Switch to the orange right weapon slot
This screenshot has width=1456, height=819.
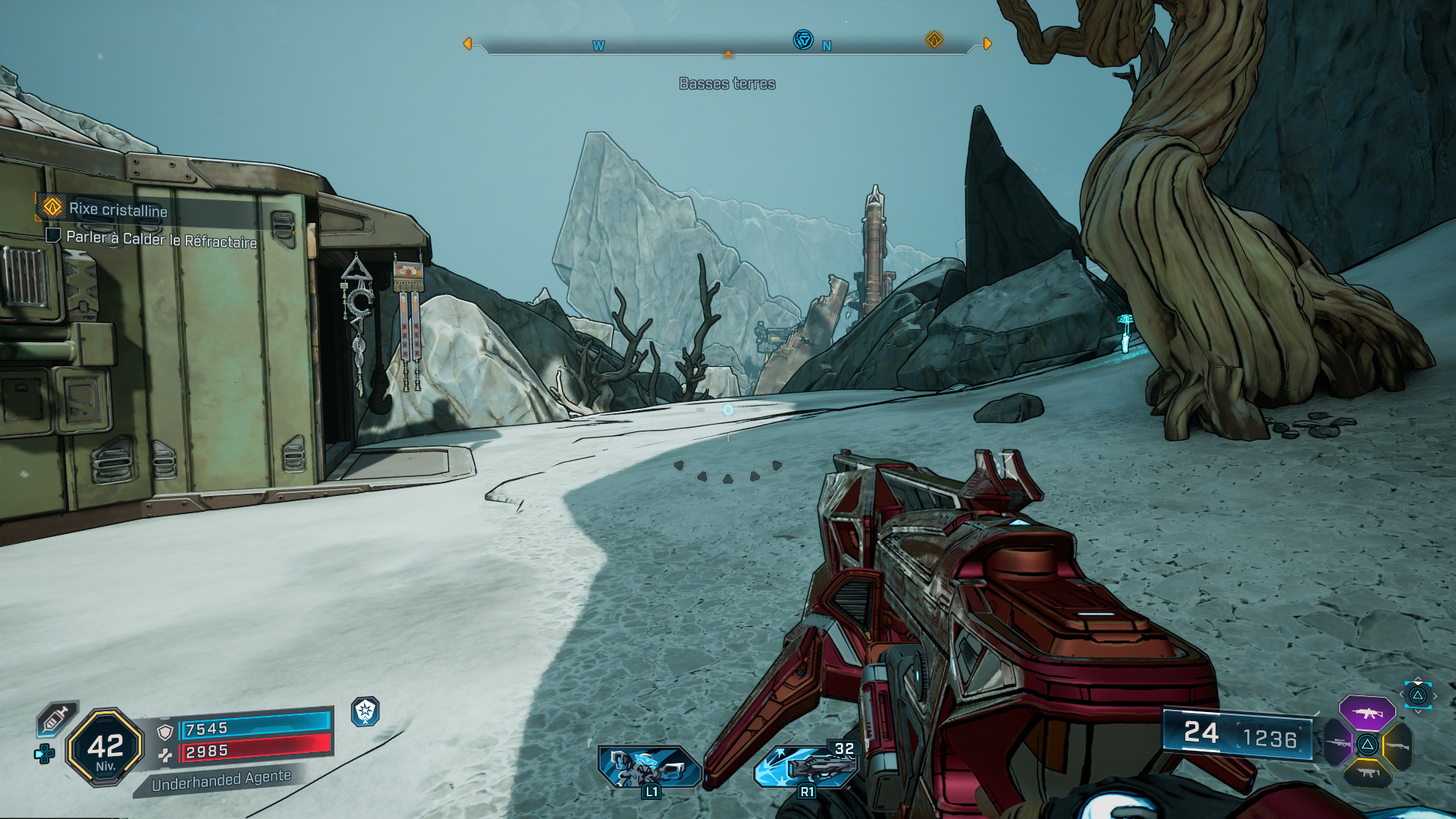[x=1397, y=746]
